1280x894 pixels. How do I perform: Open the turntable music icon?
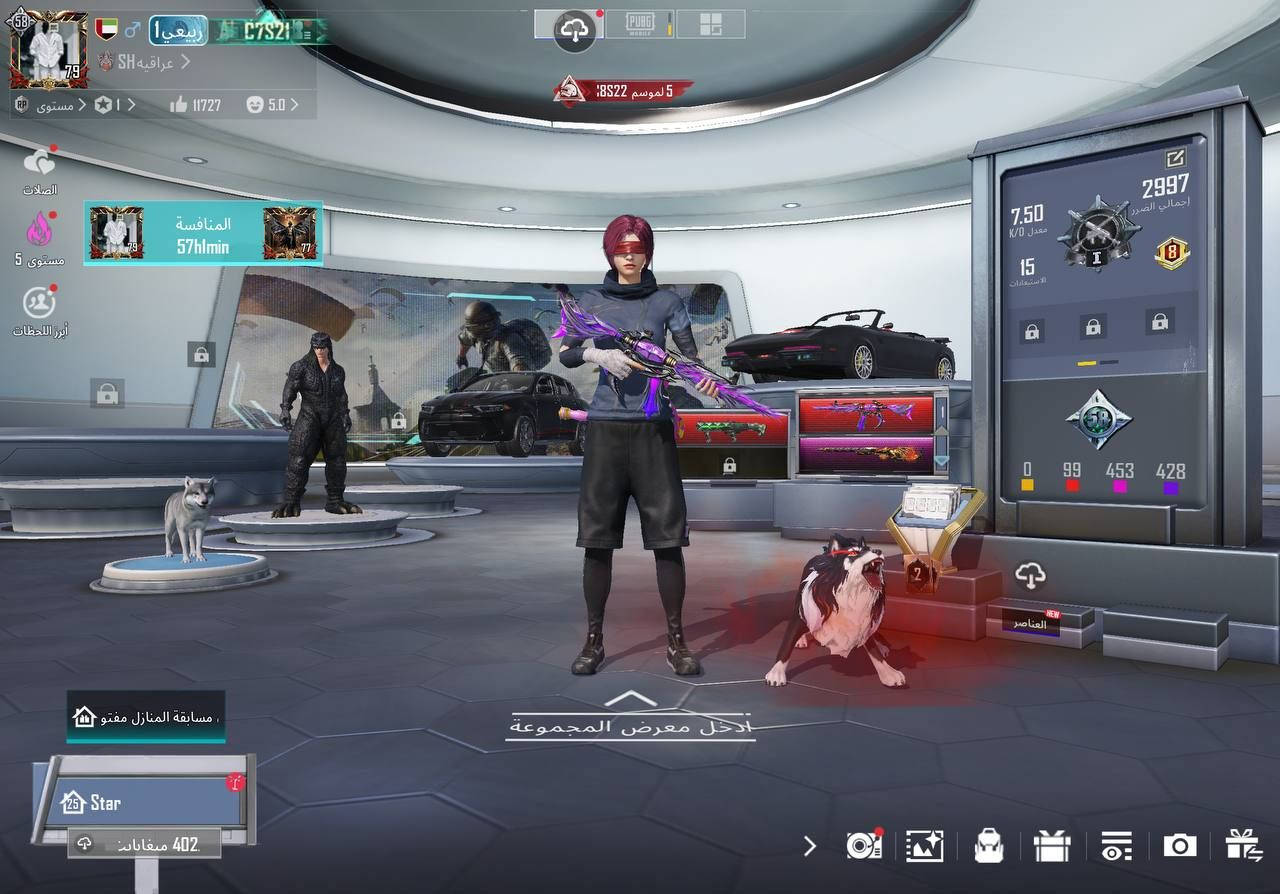(x=862, y=846)
